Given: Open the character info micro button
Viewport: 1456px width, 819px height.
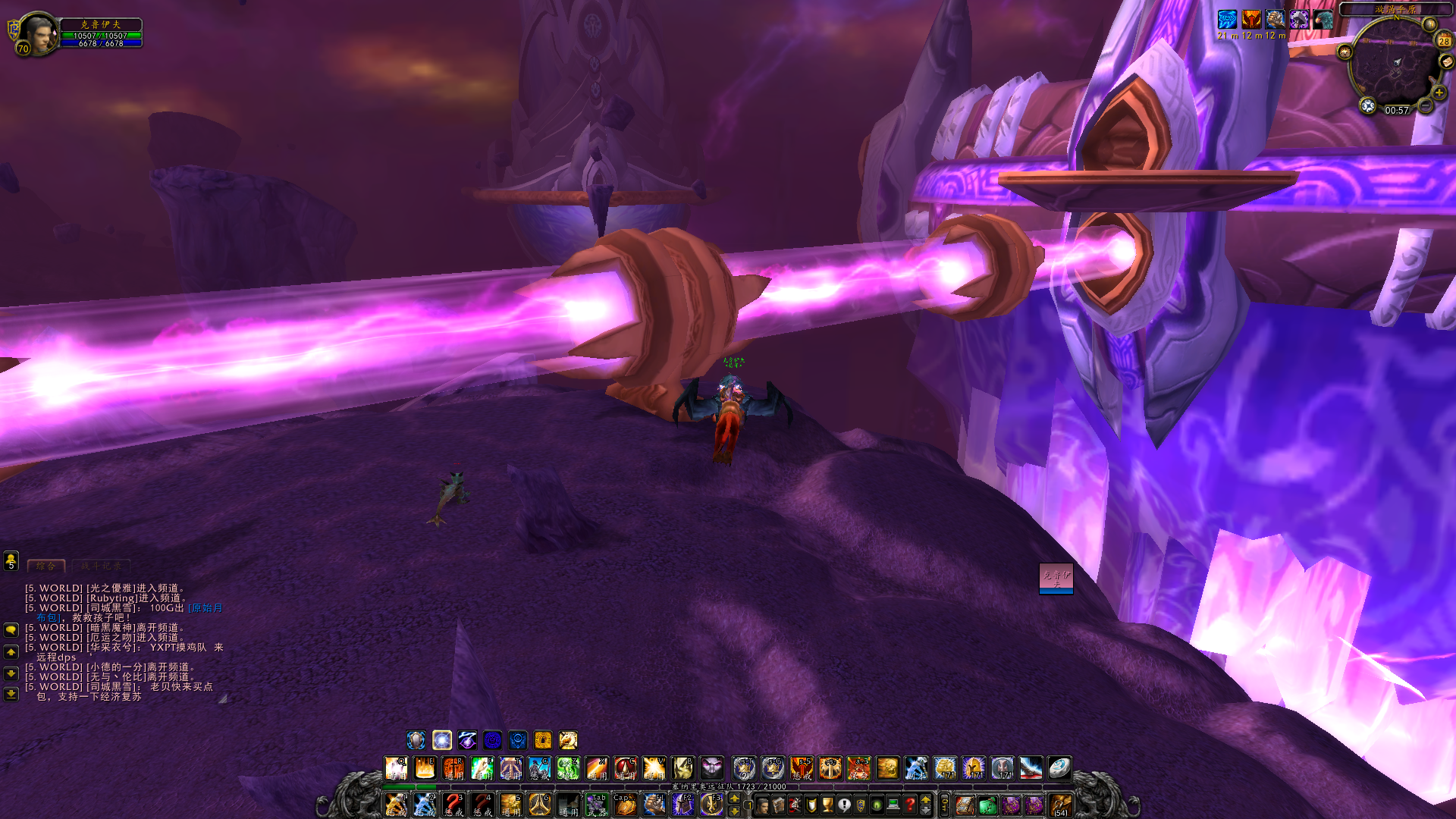Looking at the screenshot, I should click(762, 805).
